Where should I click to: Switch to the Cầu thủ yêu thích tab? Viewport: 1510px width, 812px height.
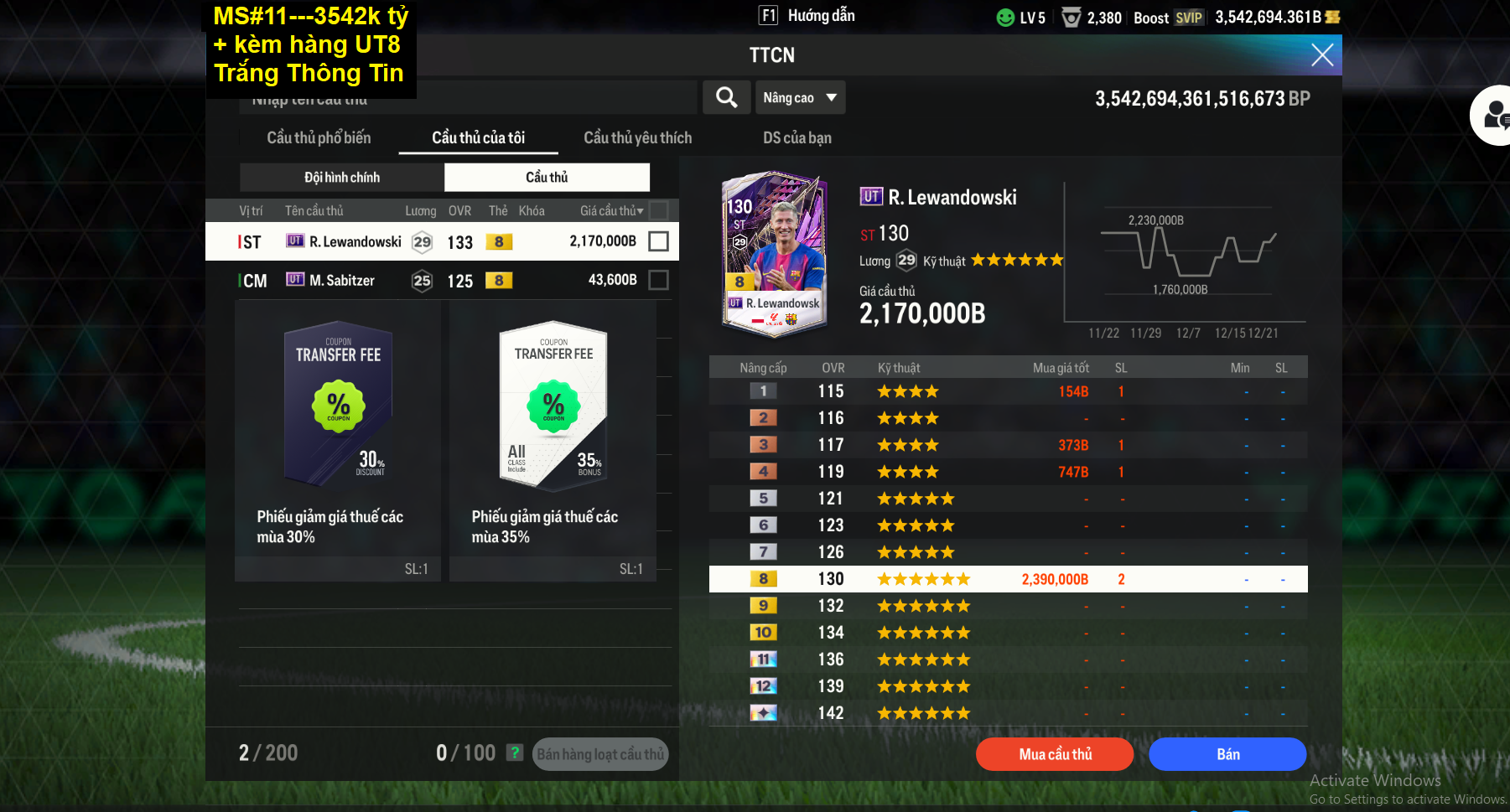638,137
